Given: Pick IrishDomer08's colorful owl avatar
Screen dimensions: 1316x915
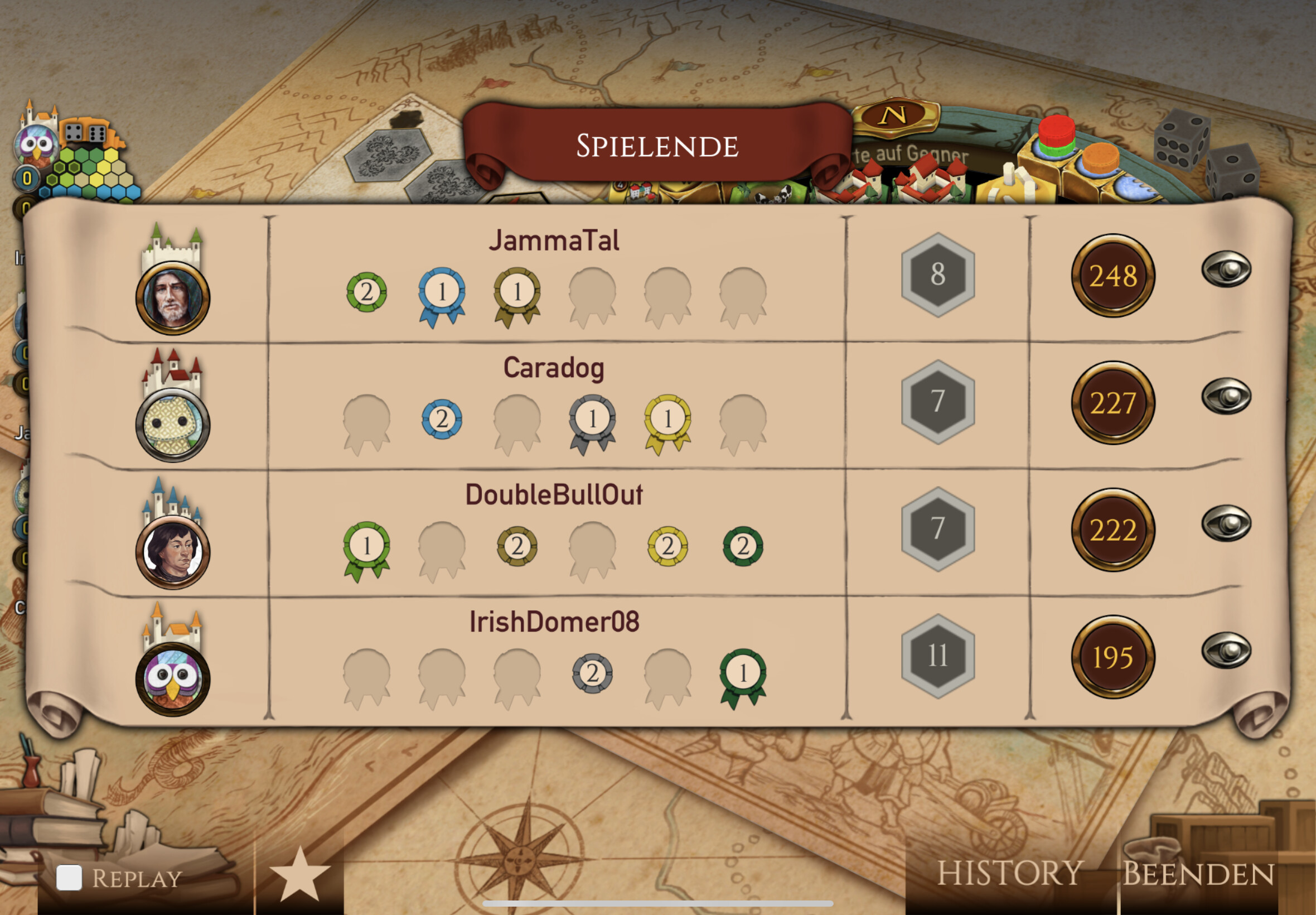Looking at the screenshot, I should point(172,680).
